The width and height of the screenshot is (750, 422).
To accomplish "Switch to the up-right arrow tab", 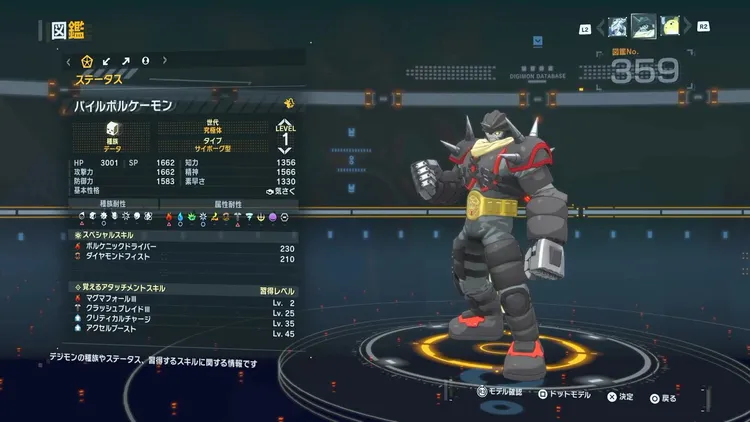I will (x=127, y=61).
